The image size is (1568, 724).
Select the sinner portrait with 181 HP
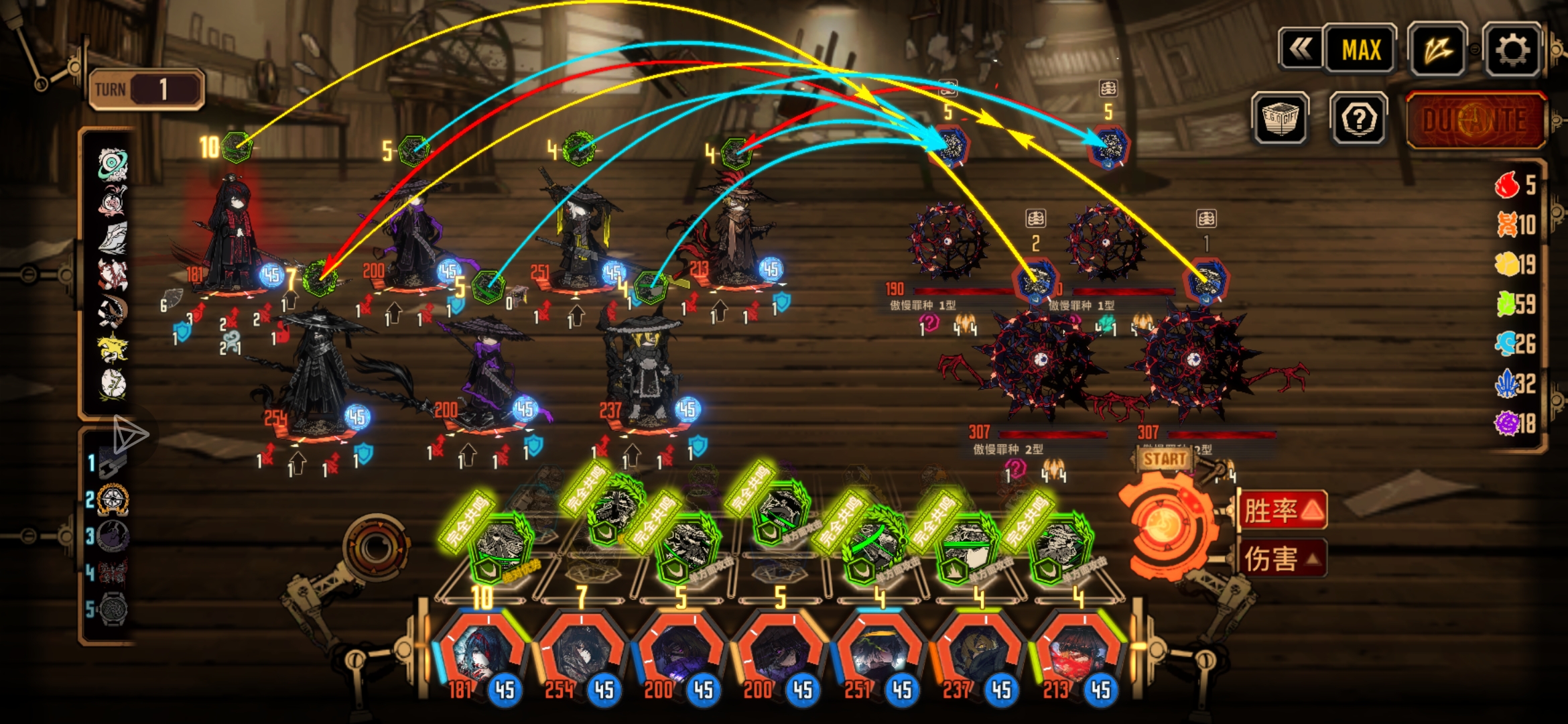(481, 654)
